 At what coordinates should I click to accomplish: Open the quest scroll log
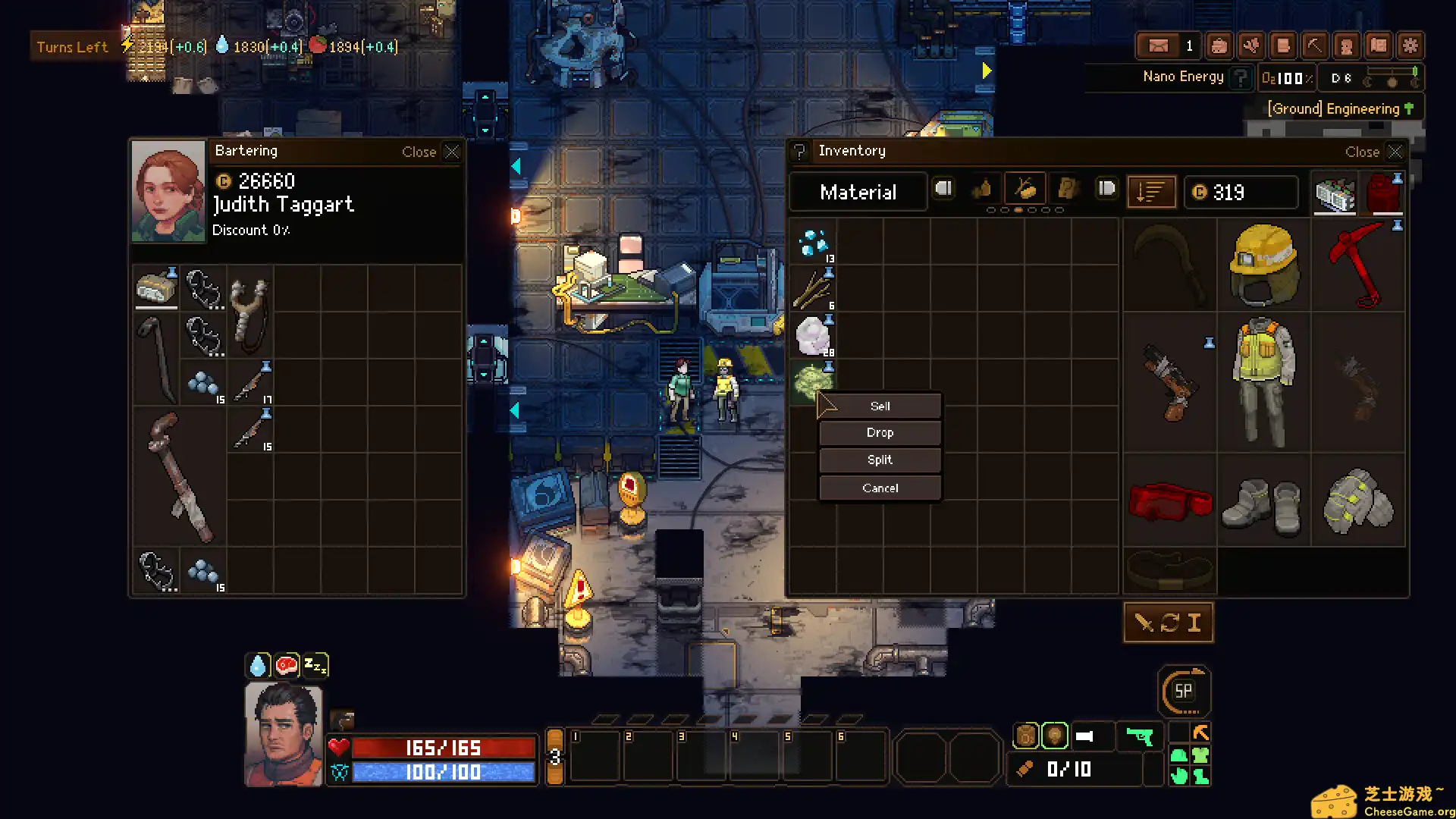click(1282, 45)
